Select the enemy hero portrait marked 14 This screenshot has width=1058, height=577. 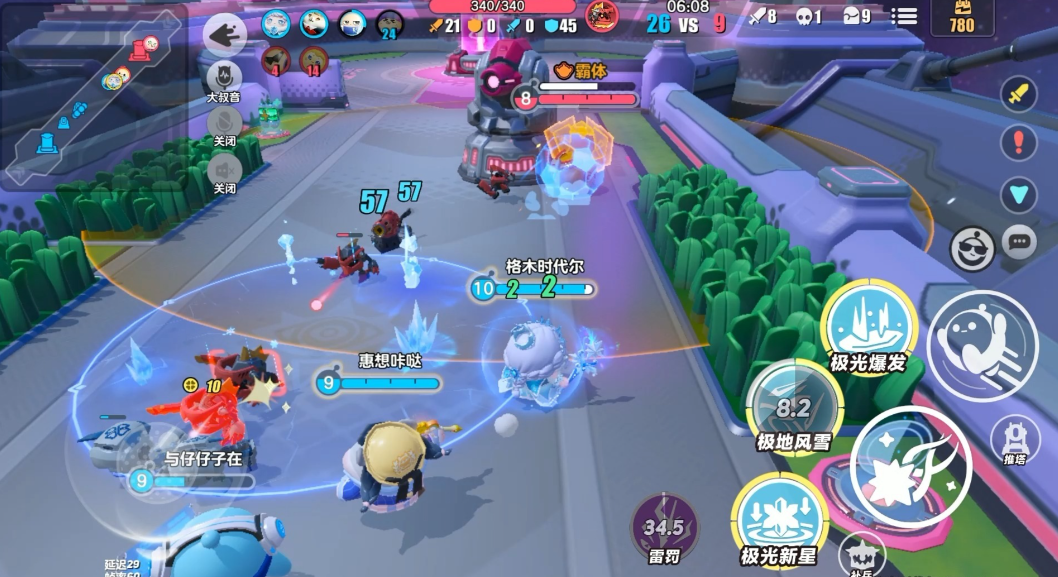pyautogui.click(x=314, y=61)
